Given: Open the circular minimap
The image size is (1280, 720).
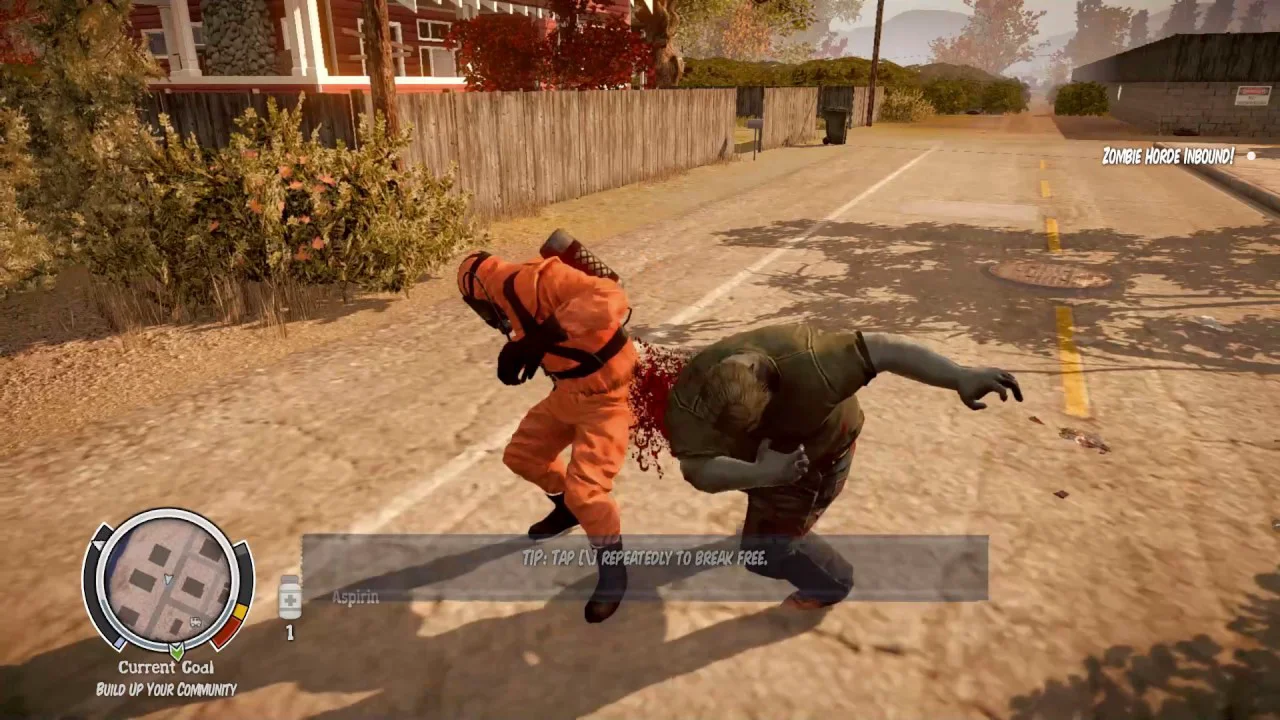Looking at the screenshot, I should (167, 580).
